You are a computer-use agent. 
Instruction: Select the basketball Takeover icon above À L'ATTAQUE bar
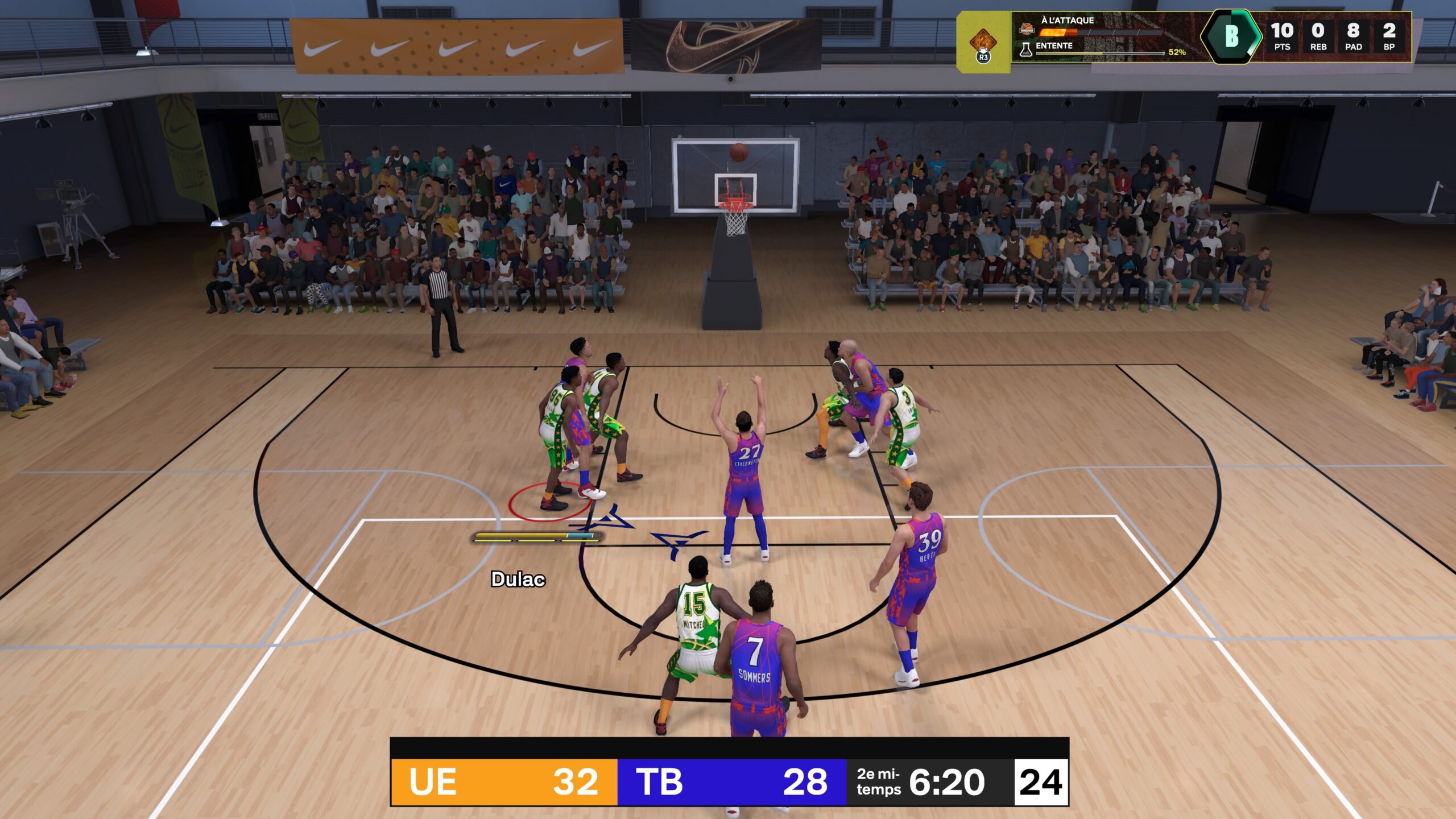(1027, 30)
